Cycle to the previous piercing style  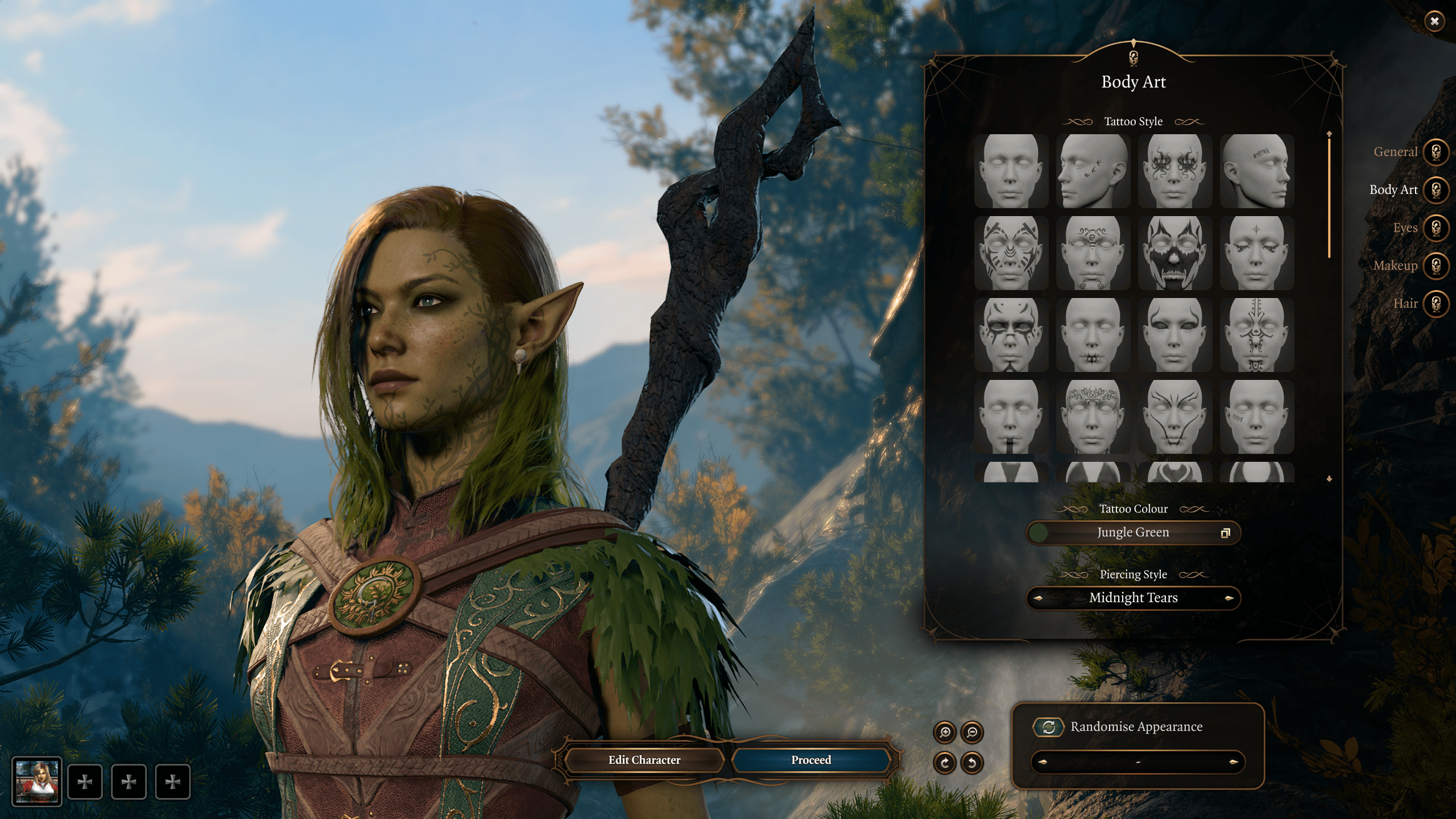(1039, 598)
